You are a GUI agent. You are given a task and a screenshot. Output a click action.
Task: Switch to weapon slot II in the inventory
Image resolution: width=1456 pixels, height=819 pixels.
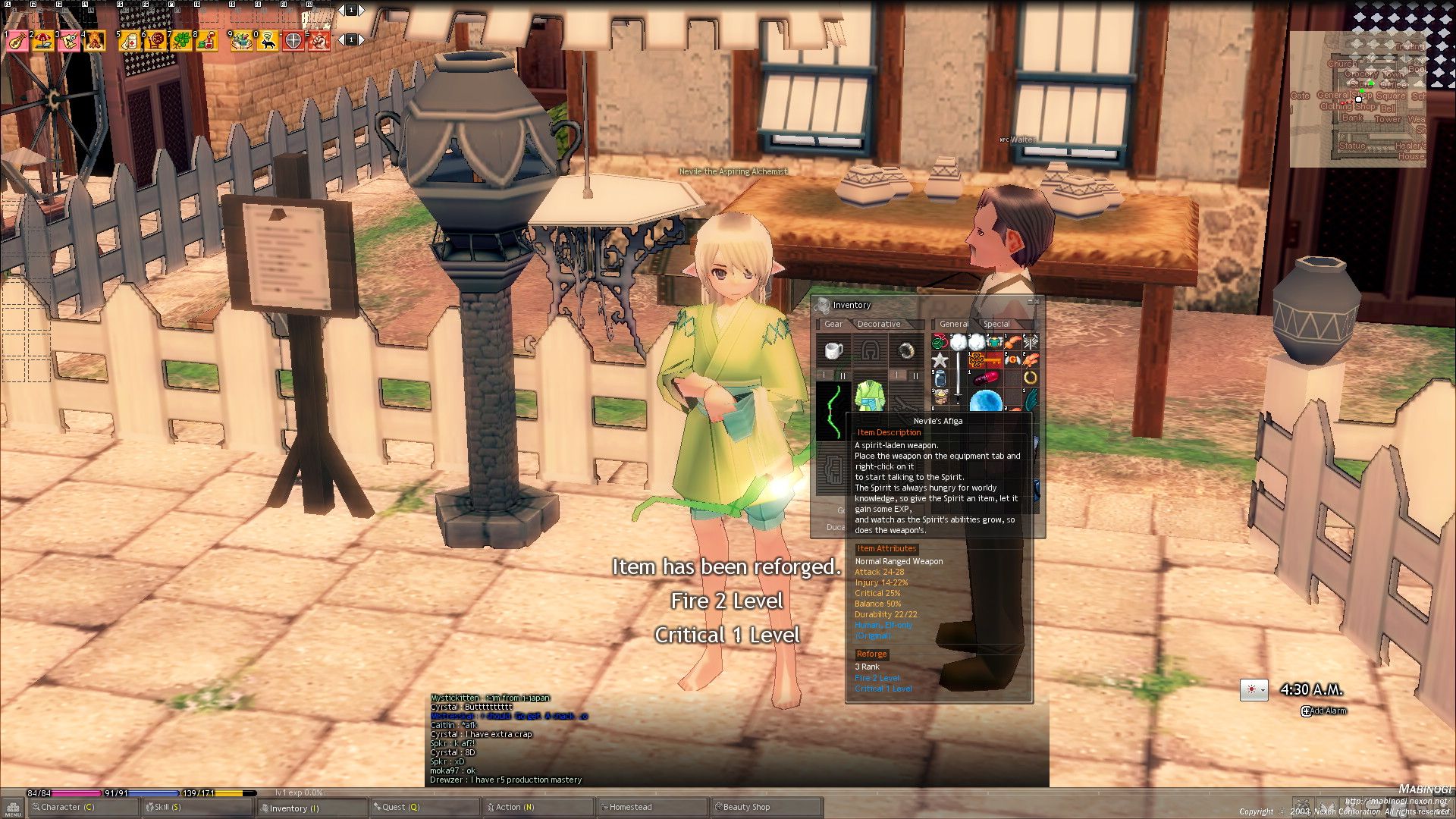click(843, 376)
